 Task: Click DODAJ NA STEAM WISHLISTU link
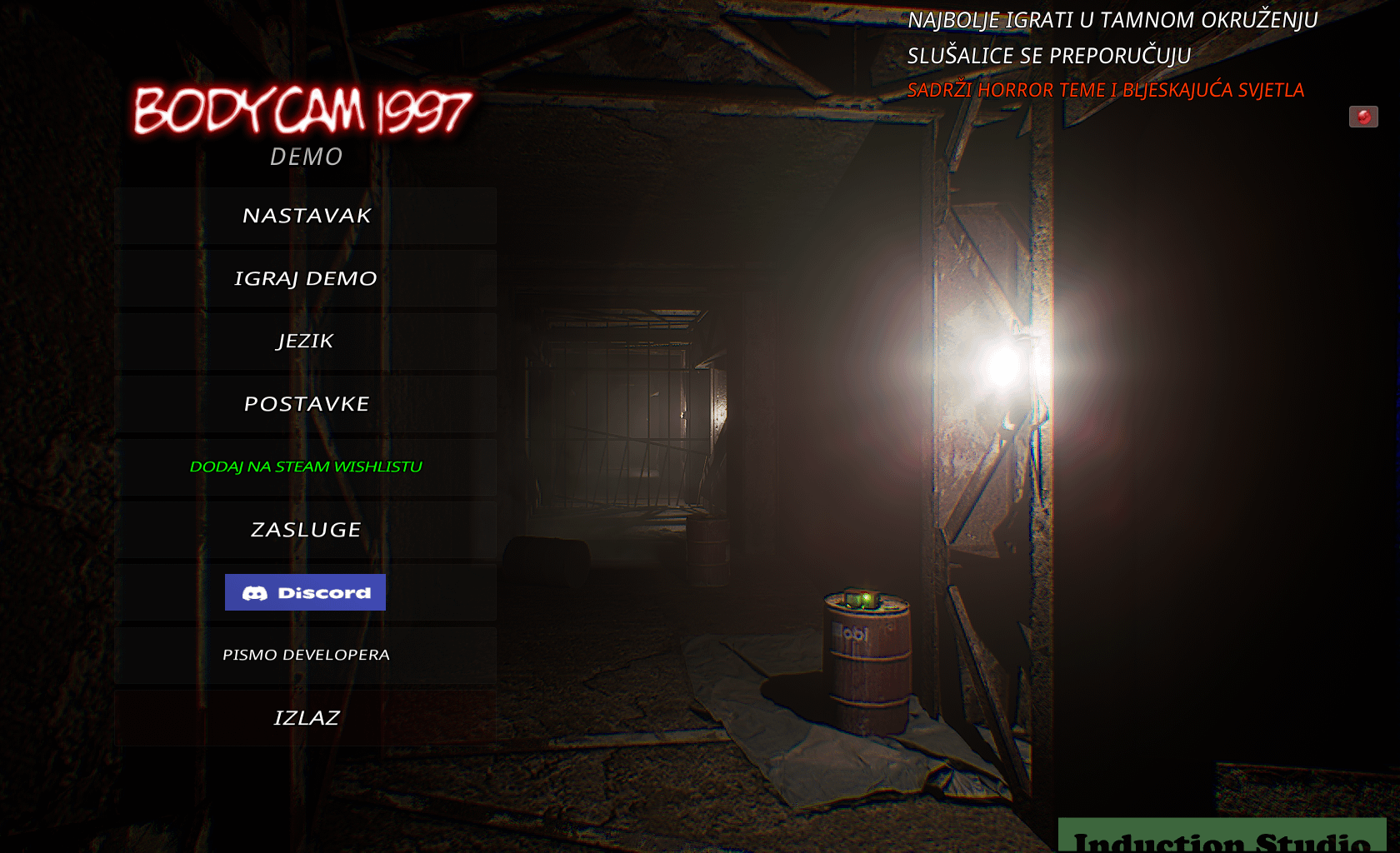click(306, 466)
